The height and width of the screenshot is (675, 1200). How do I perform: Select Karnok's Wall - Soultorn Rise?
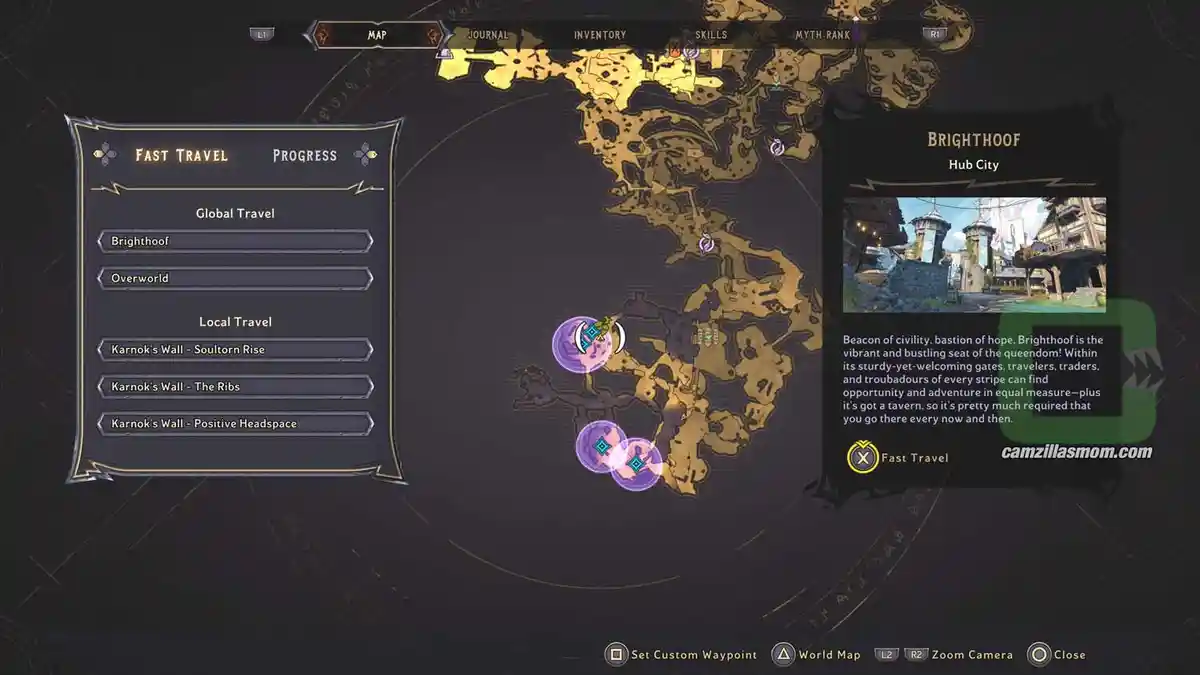[235, 350]
